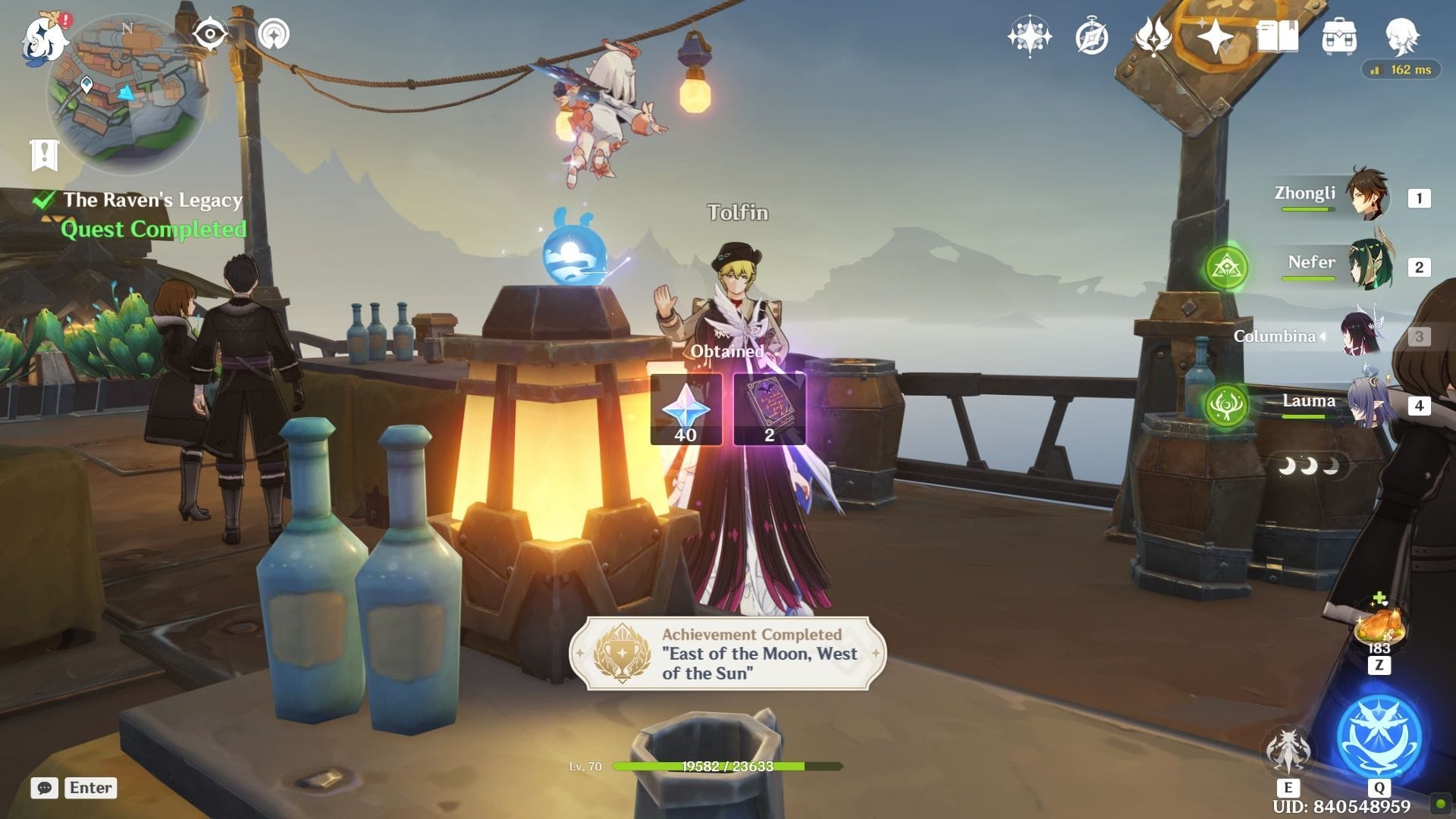1456x819 pixels.
Task: Open the chat speech bubble button
Action: pos(45,788)
